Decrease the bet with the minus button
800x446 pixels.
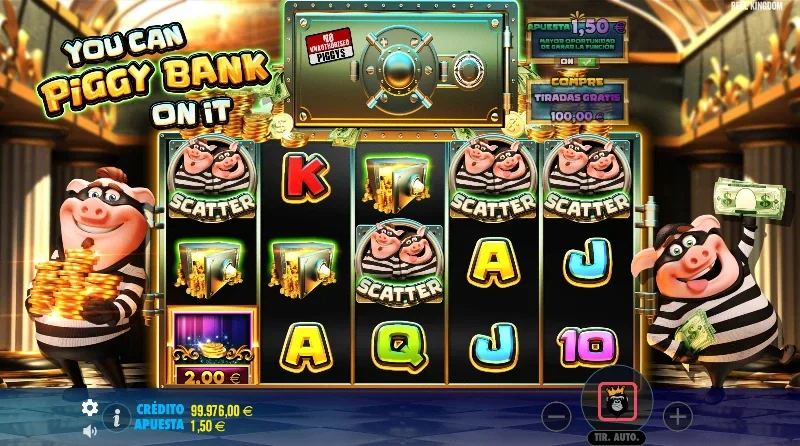(x=558, y=414)
